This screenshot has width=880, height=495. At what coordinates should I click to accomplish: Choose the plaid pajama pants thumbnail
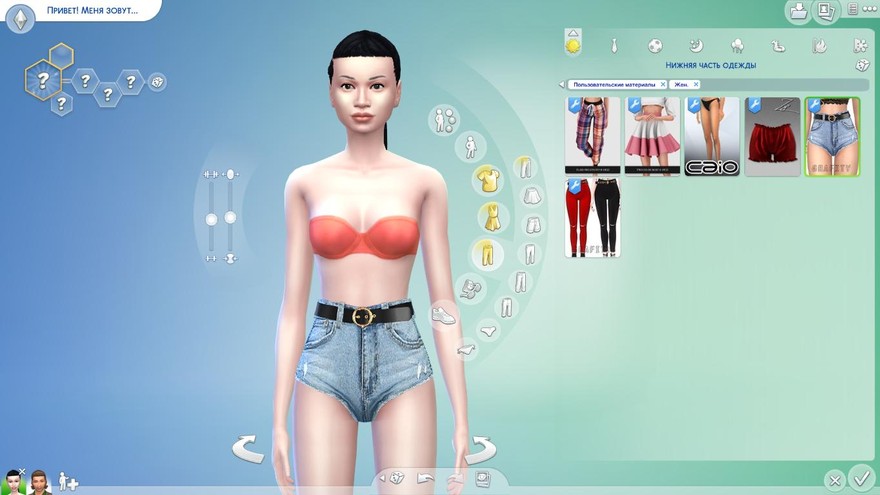click(x=592, y=136)
